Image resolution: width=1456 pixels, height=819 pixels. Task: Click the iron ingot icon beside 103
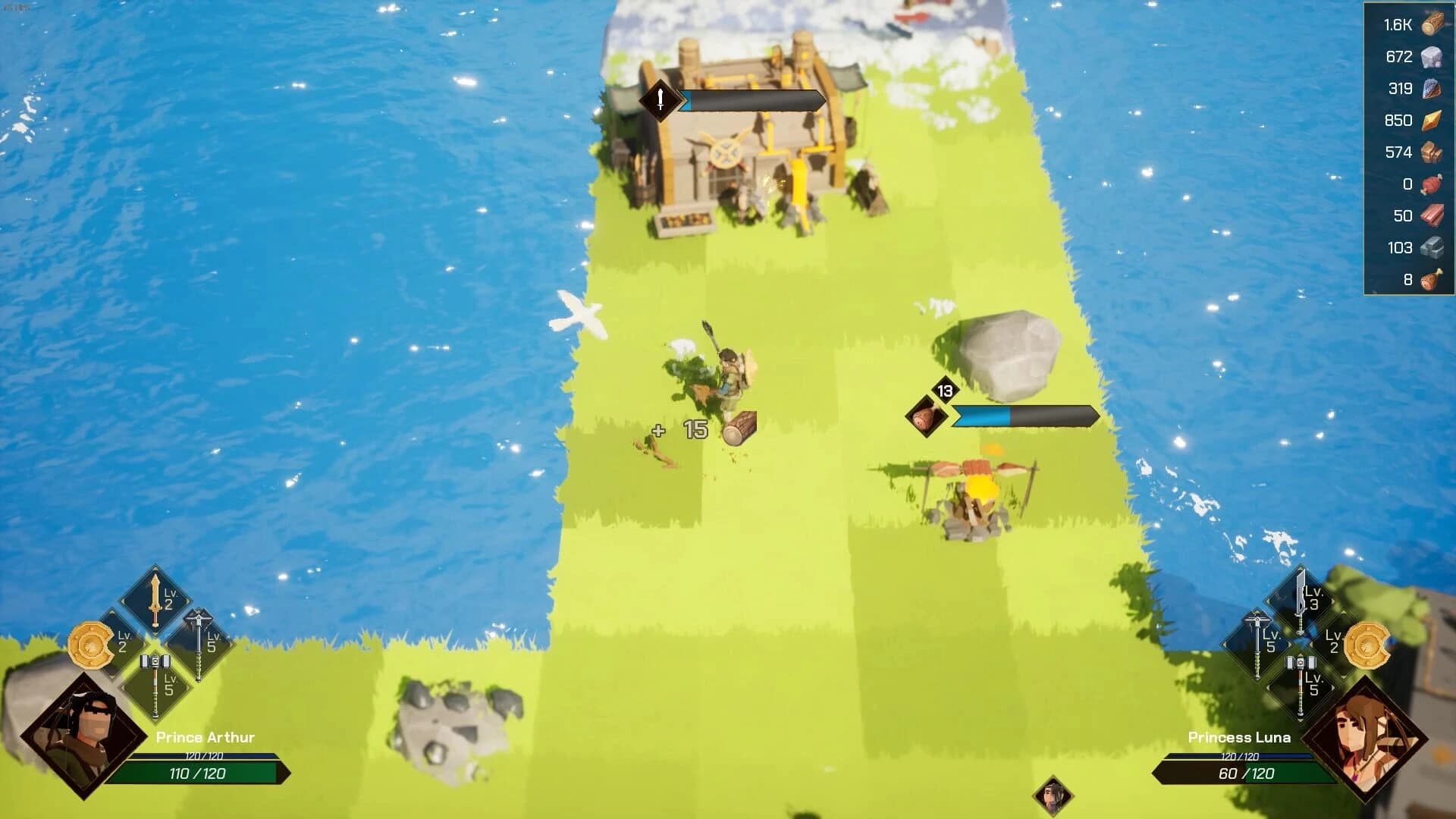pyautogui.click(x=1432, y=246)
